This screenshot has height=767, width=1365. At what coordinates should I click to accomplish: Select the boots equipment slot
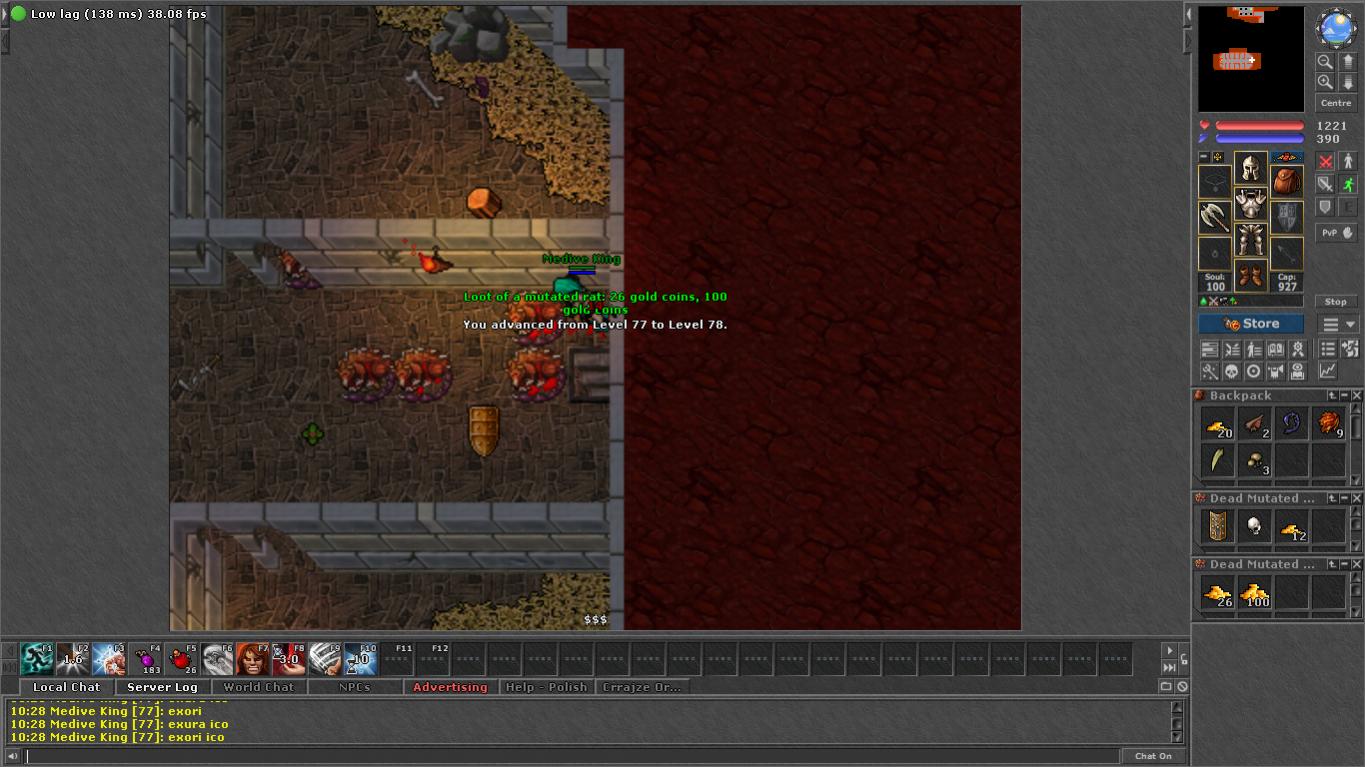(x=1250, y=275)
